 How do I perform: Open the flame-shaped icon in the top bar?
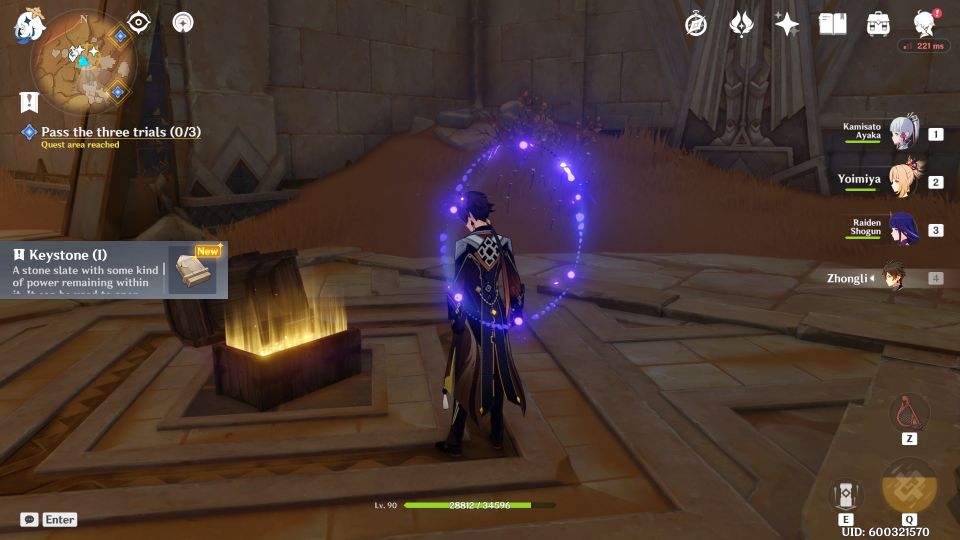point(741,24)
